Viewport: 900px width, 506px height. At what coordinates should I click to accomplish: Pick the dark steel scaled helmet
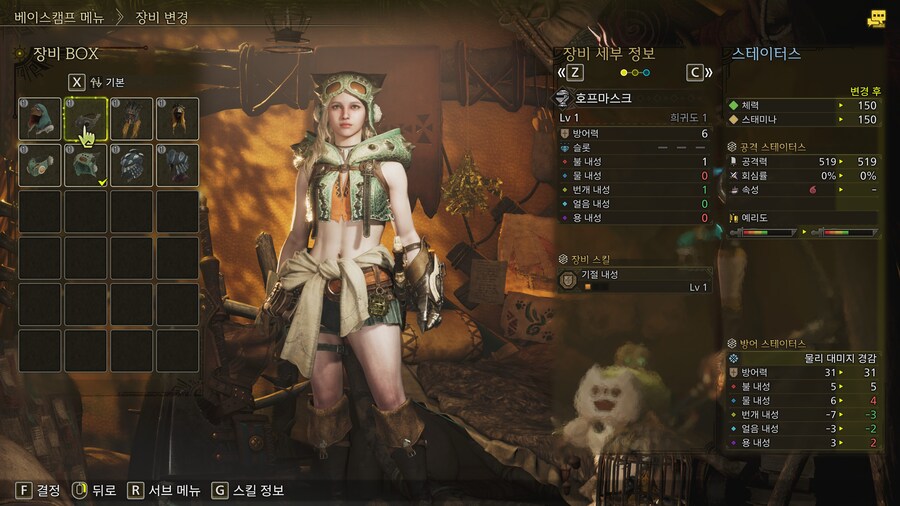[x=132, y=165]
